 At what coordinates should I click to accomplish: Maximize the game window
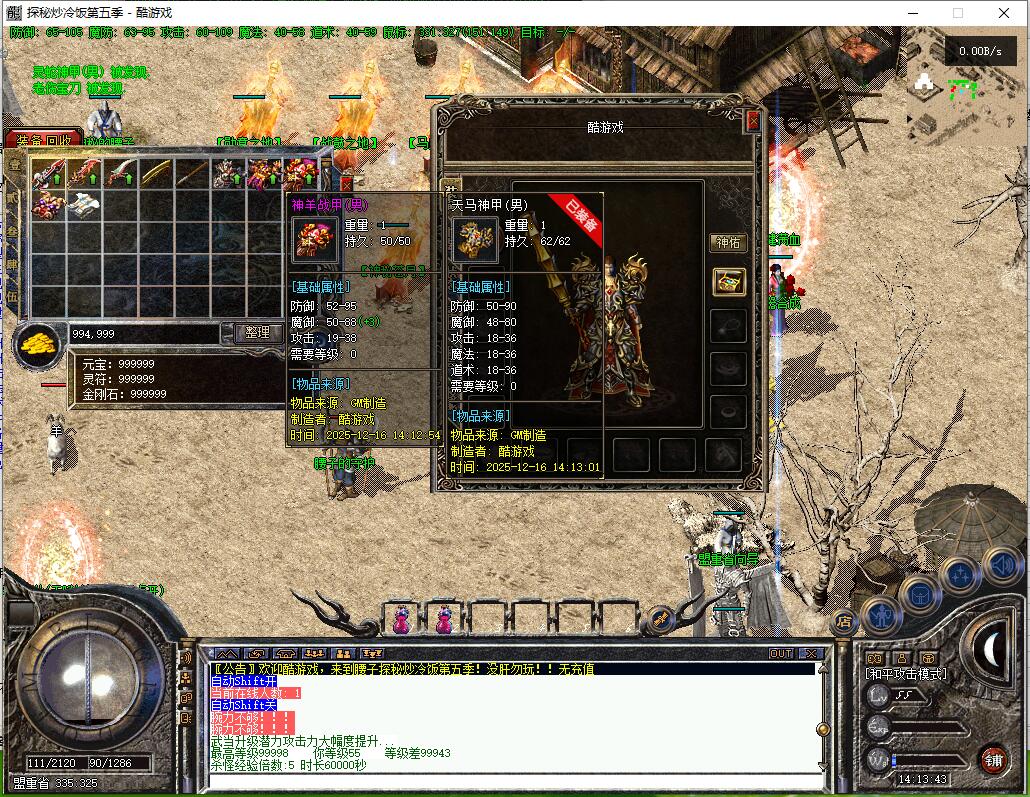[957, 13]
